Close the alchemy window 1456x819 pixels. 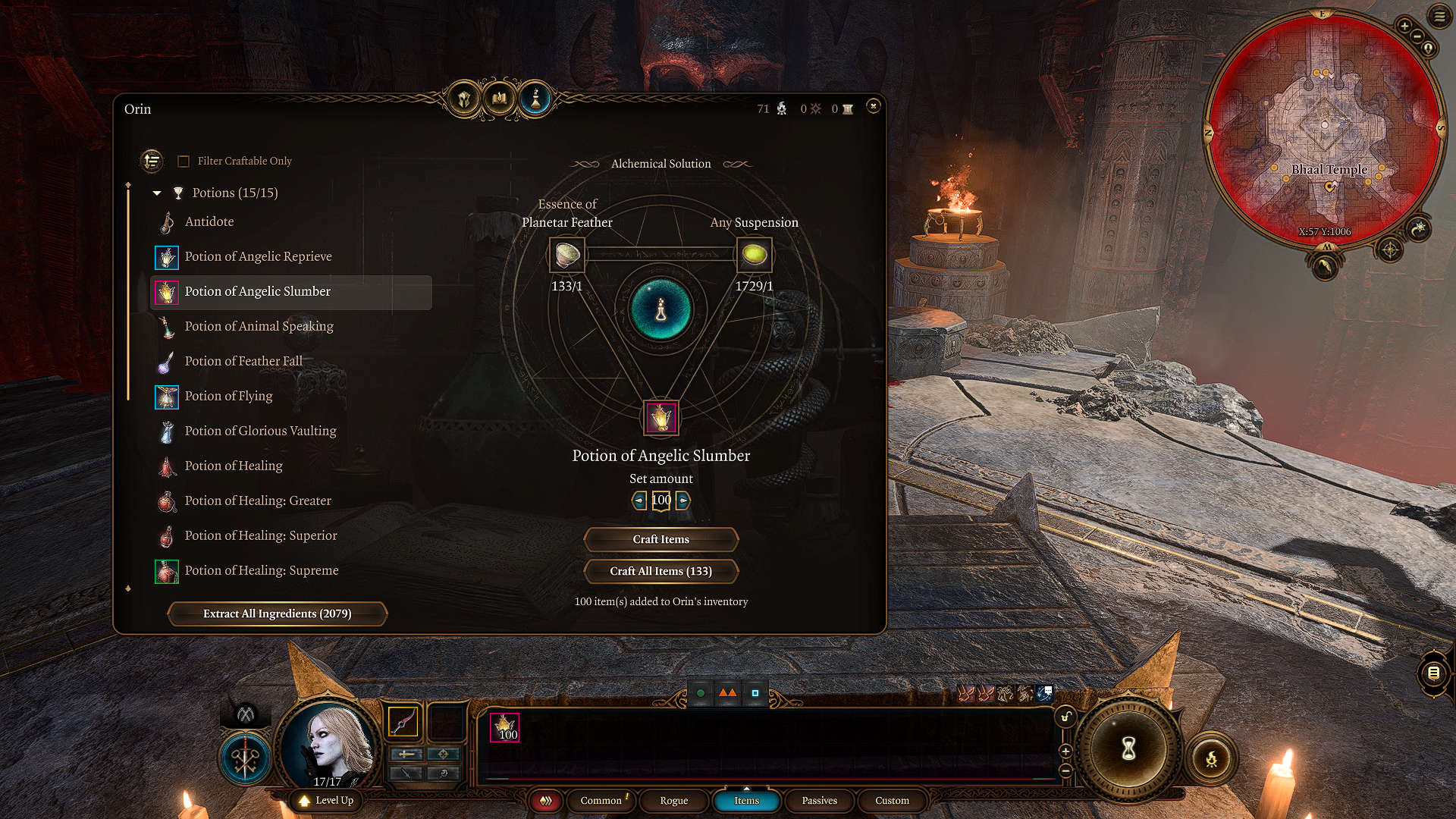click(x=874, y=106)
